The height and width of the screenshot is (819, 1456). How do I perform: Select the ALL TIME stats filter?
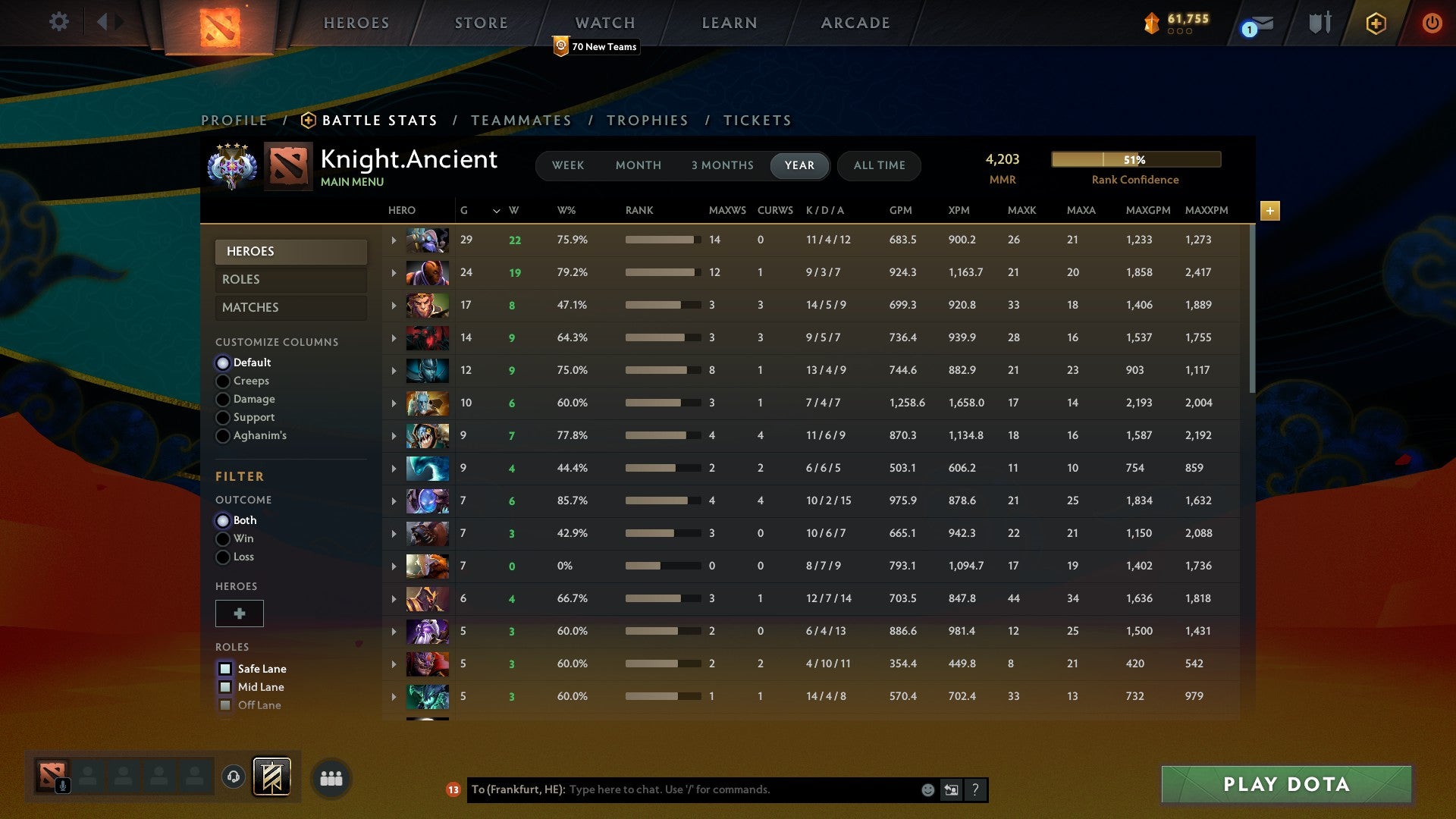[x=879, y=165]
